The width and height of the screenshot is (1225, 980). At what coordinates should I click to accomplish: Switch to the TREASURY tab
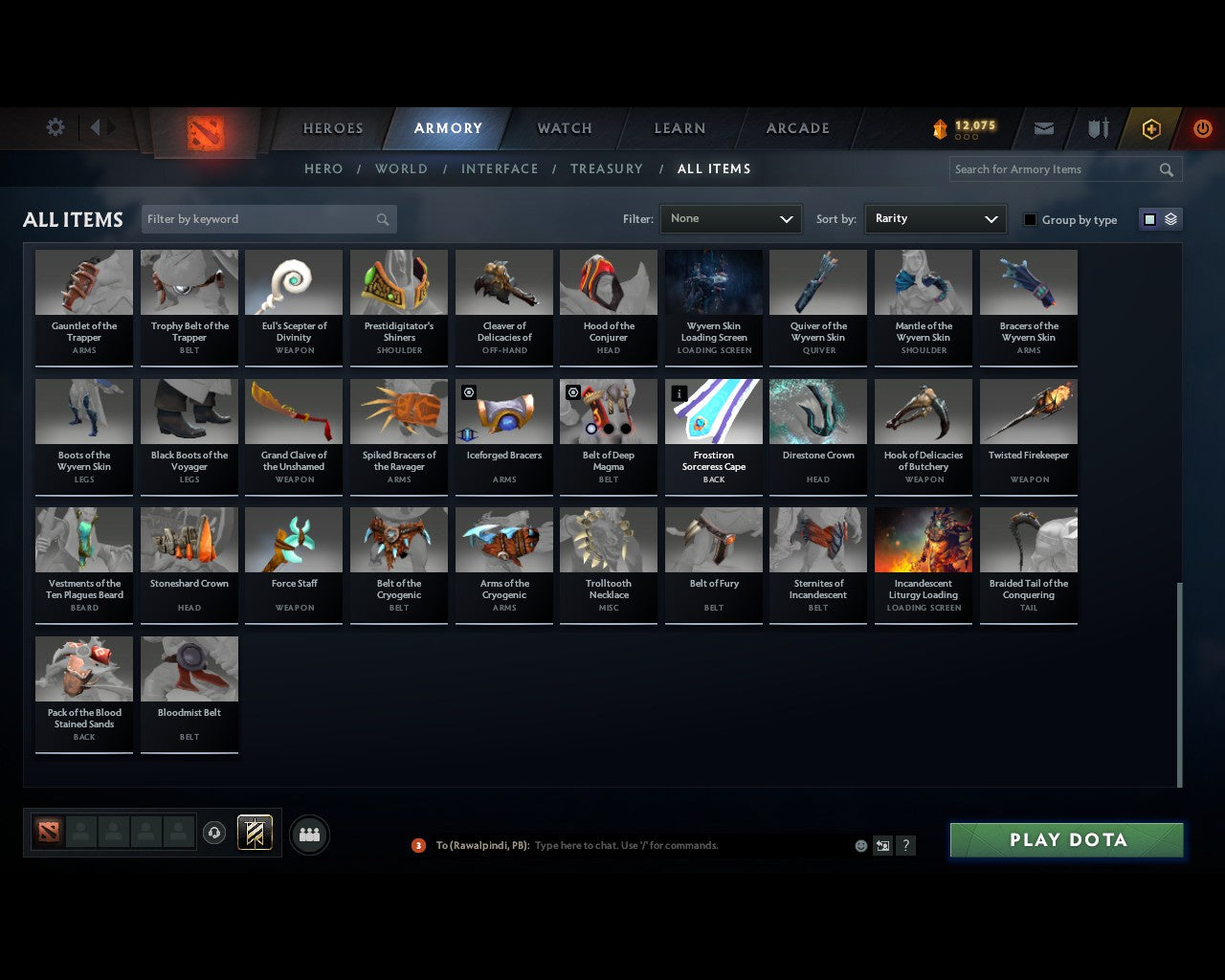tap(607, 168)
